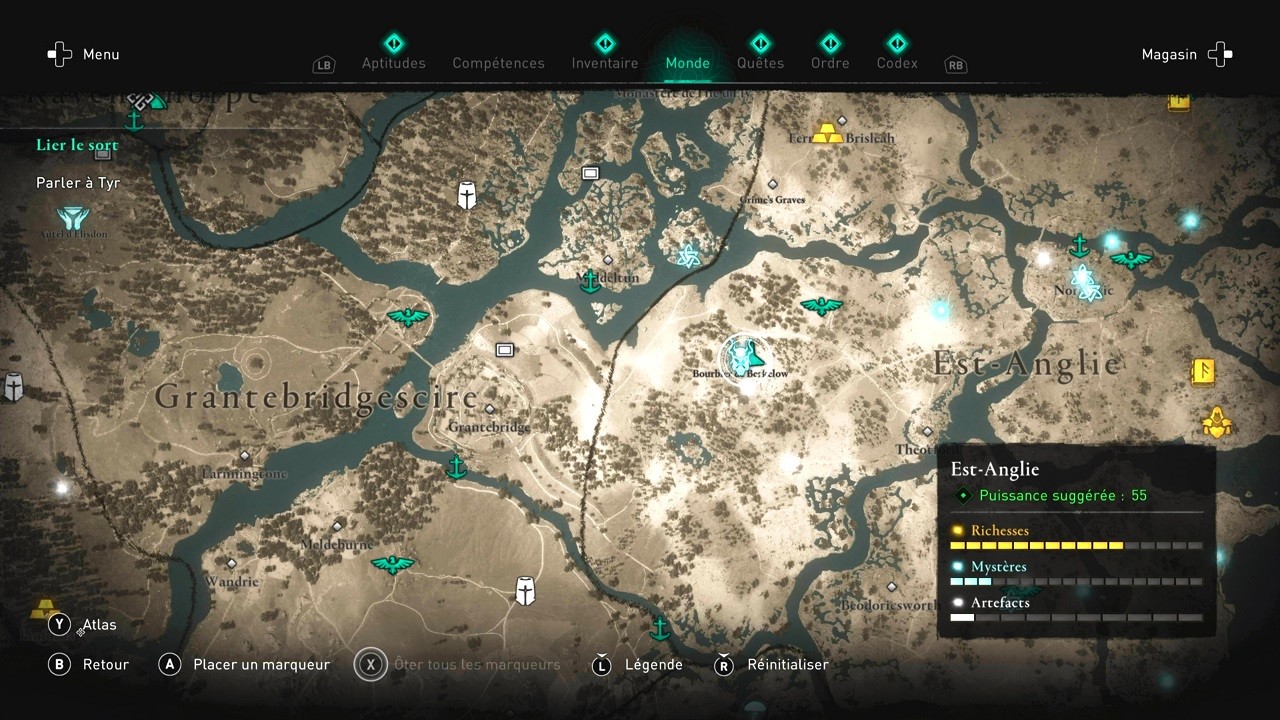The width and height of the screenshot is (1280, 720).
Task: Open the Compétences tab
Action: 498,62
